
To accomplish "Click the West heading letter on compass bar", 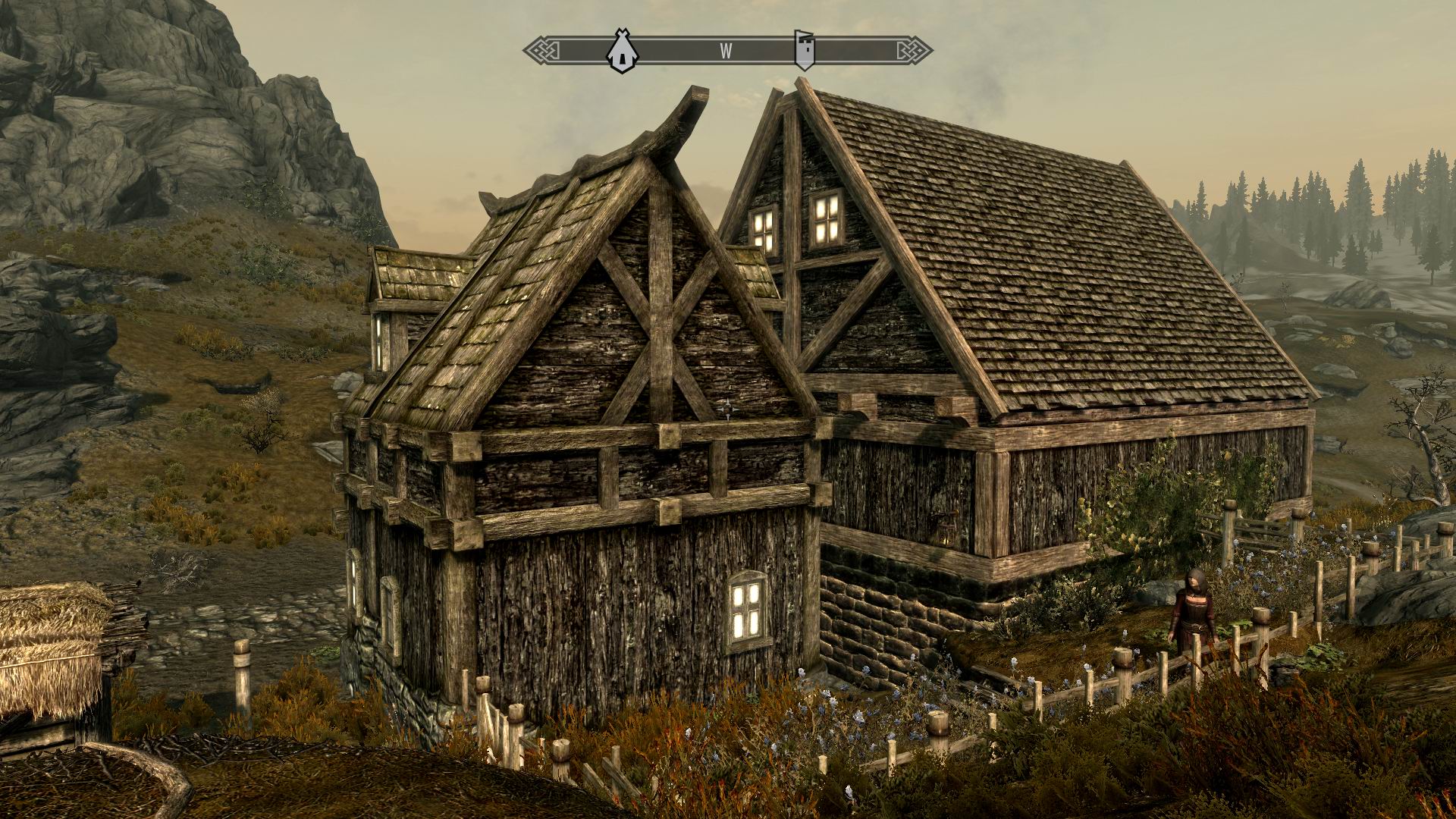I will [726, 52].
